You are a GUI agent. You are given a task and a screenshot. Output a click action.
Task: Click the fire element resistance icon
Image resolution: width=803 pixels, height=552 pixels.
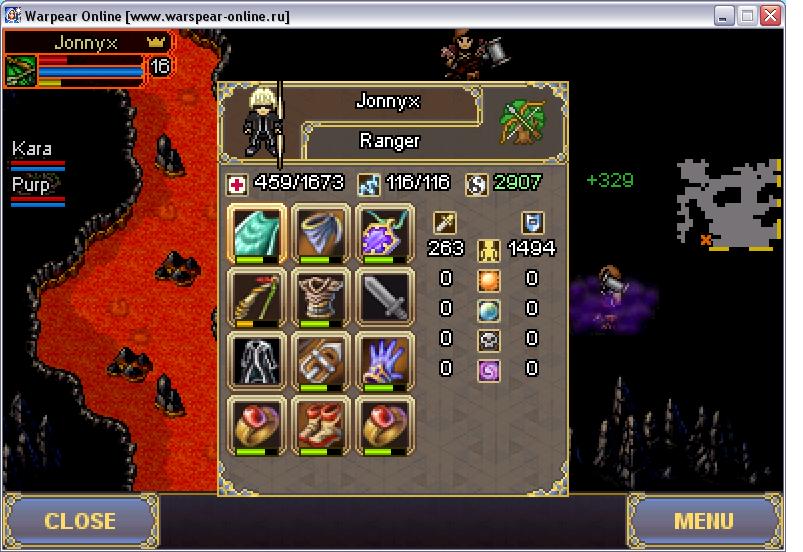pos(488,279)
